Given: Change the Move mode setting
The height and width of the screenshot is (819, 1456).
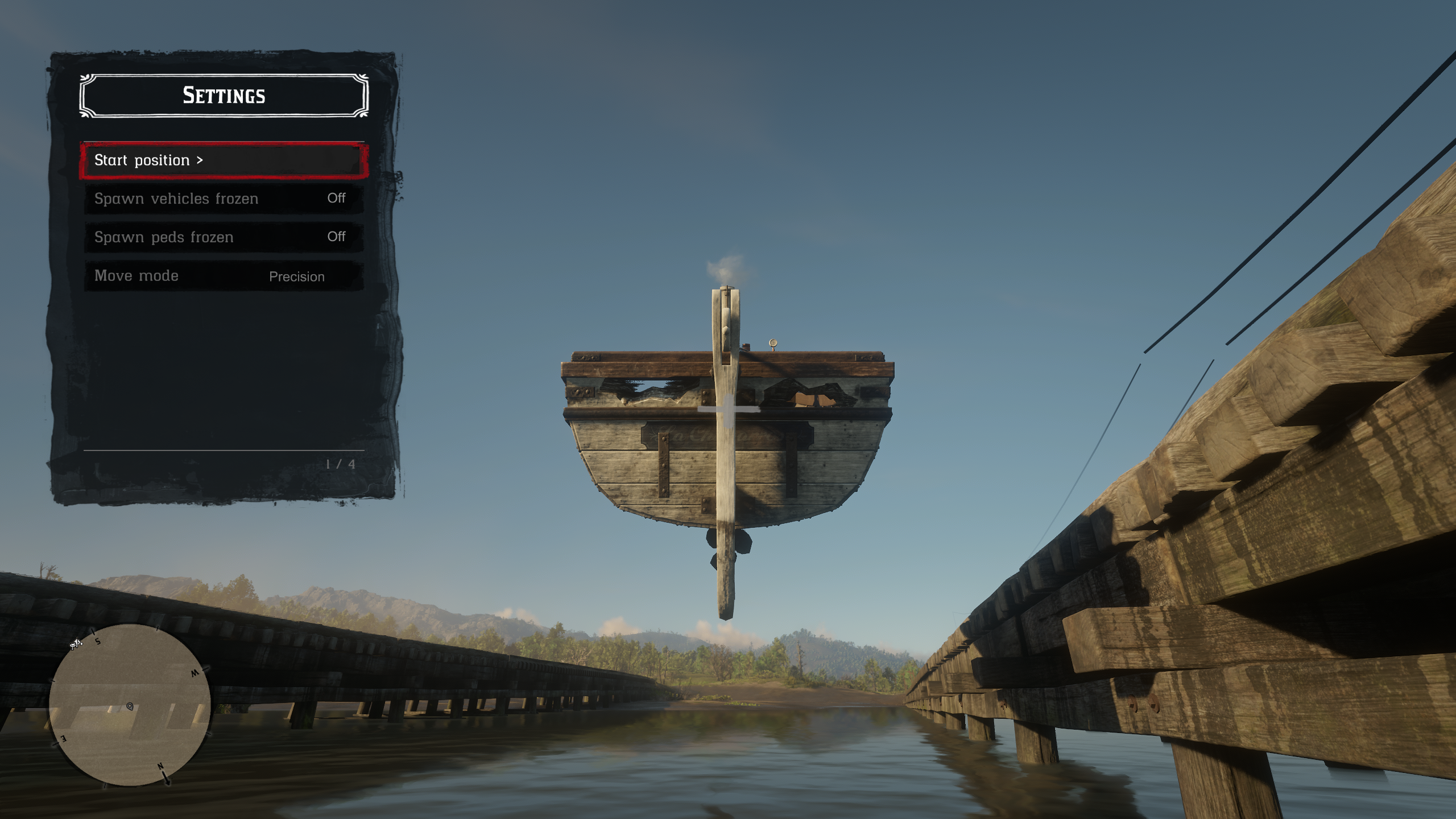Looking at the screenshot, I should pos(223,276).
